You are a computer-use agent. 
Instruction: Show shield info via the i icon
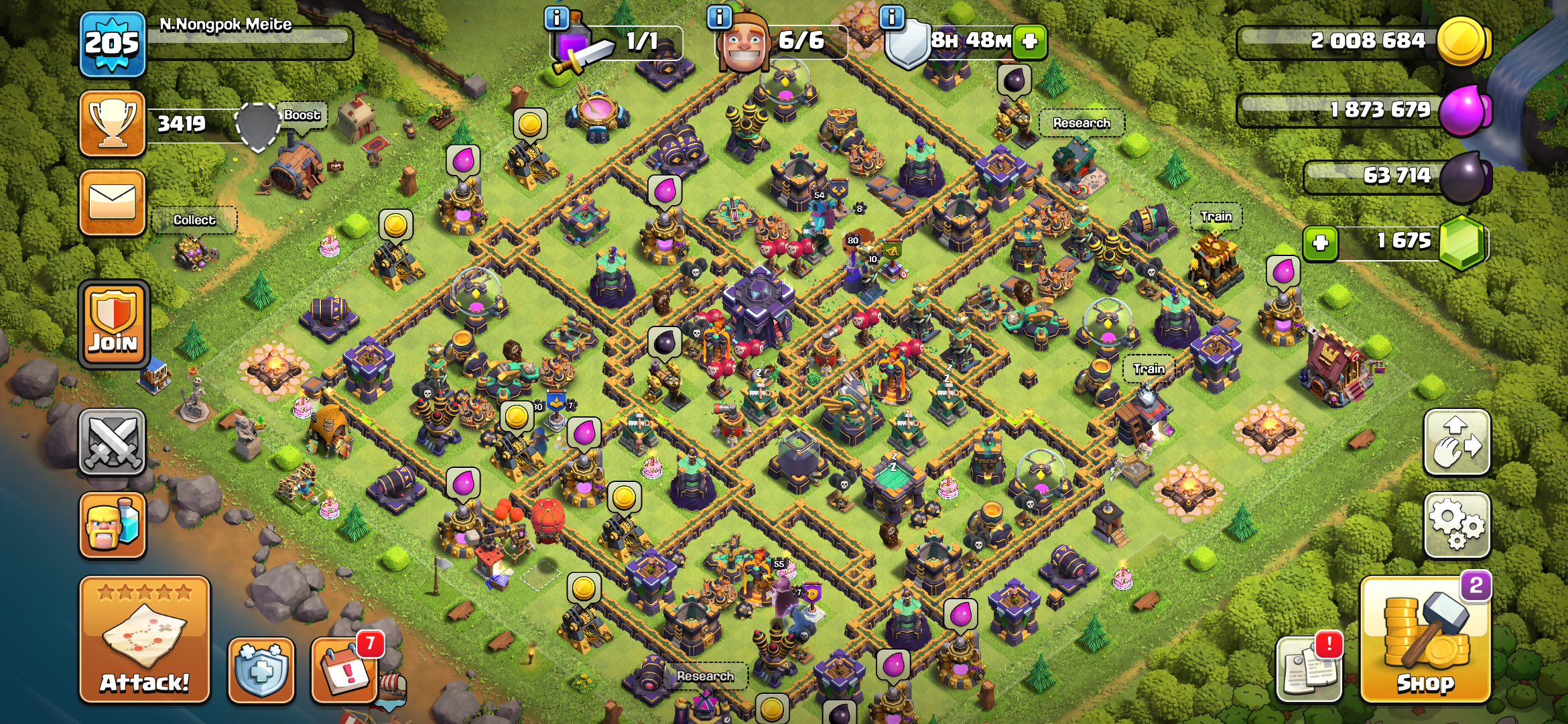[x=892, y=17]
